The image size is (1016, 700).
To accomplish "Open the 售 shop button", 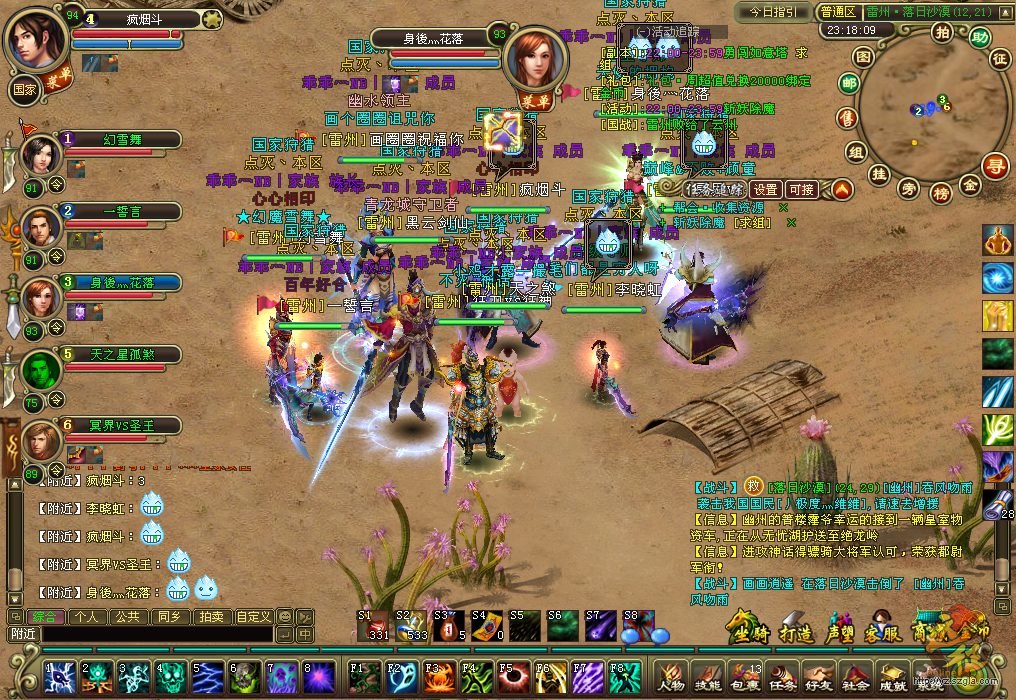I will 847,117.
